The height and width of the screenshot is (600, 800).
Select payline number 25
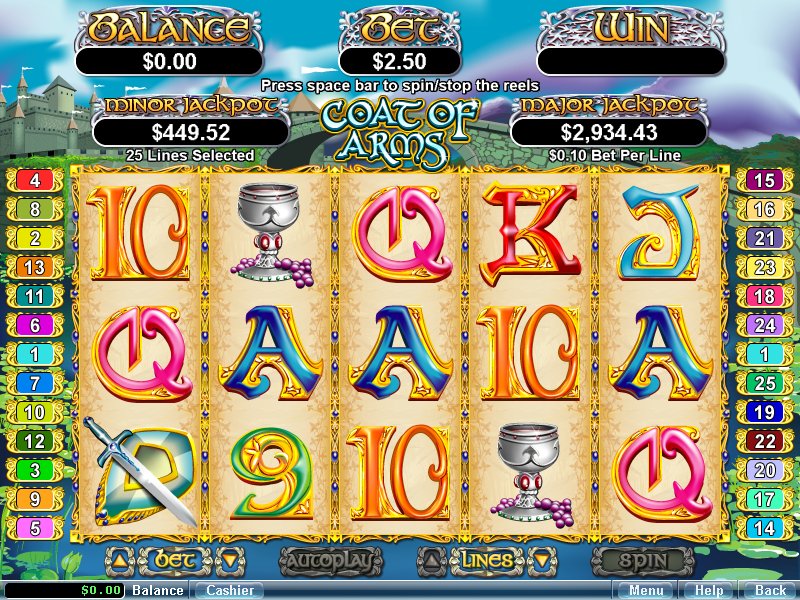tap(764, 383)
